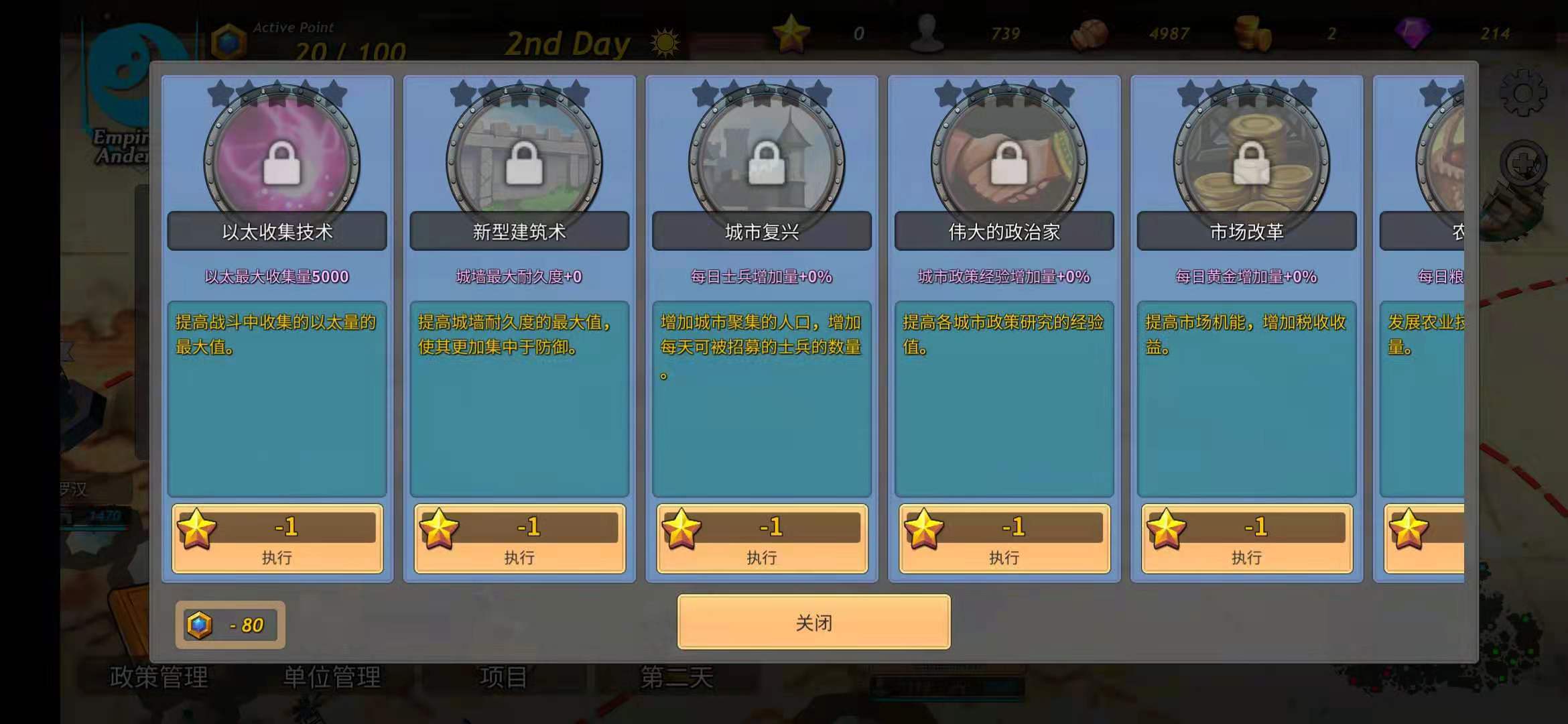Switch to the 单位管理 tab
Screen dimensions: 1568x724
point(330,677)
